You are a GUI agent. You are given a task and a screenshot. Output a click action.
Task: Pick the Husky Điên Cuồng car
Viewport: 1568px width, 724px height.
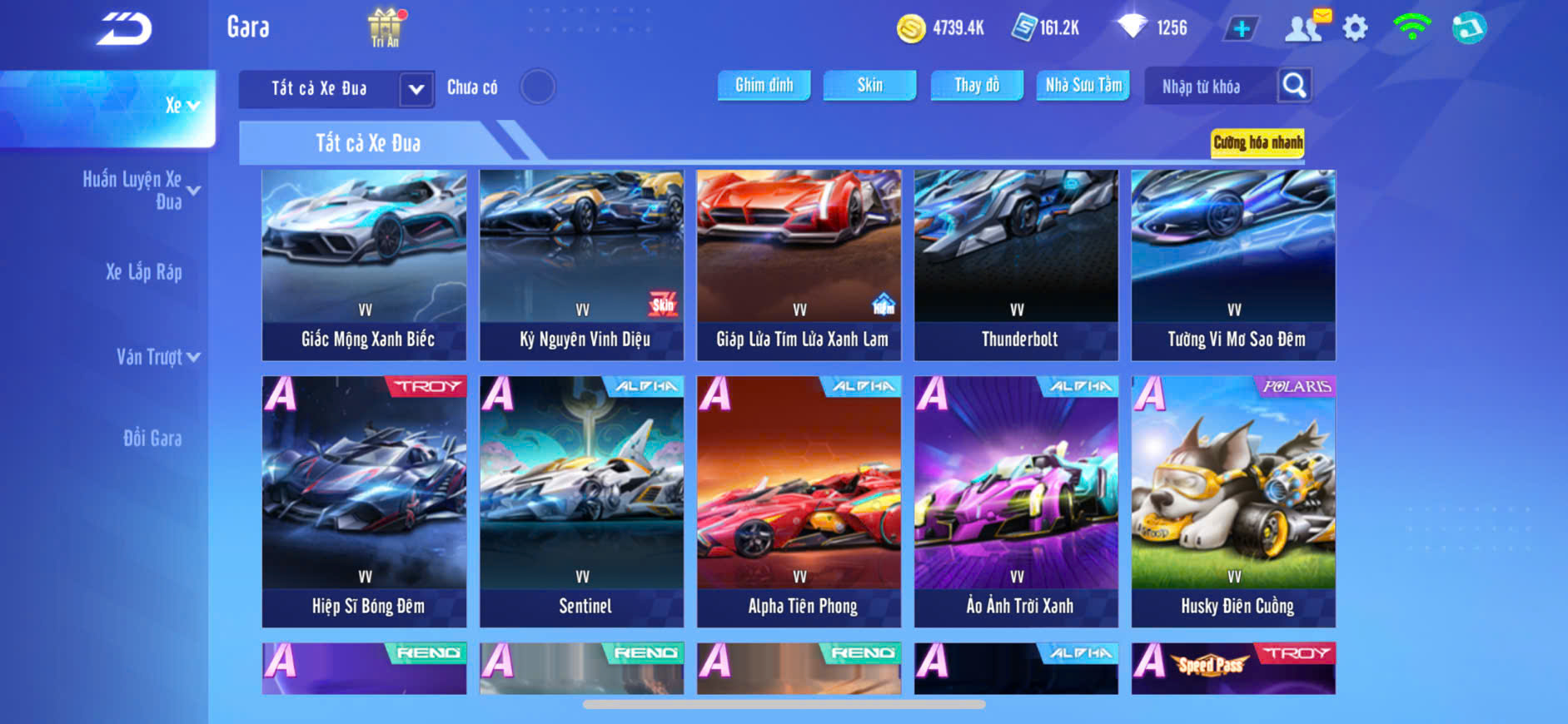pyautogui.click(x=1233, y=501)
